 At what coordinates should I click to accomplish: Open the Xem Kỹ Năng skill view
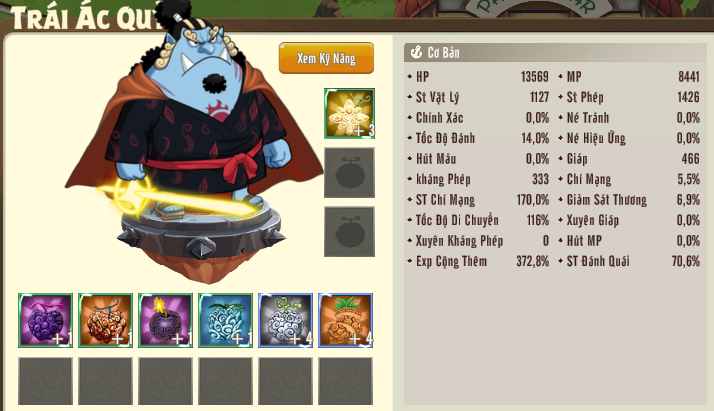326,58
